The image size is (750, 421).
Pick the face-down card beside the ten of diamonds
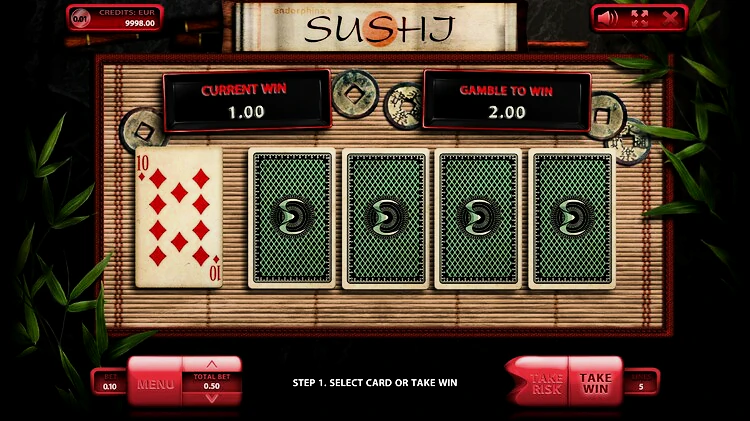(292, 218)
